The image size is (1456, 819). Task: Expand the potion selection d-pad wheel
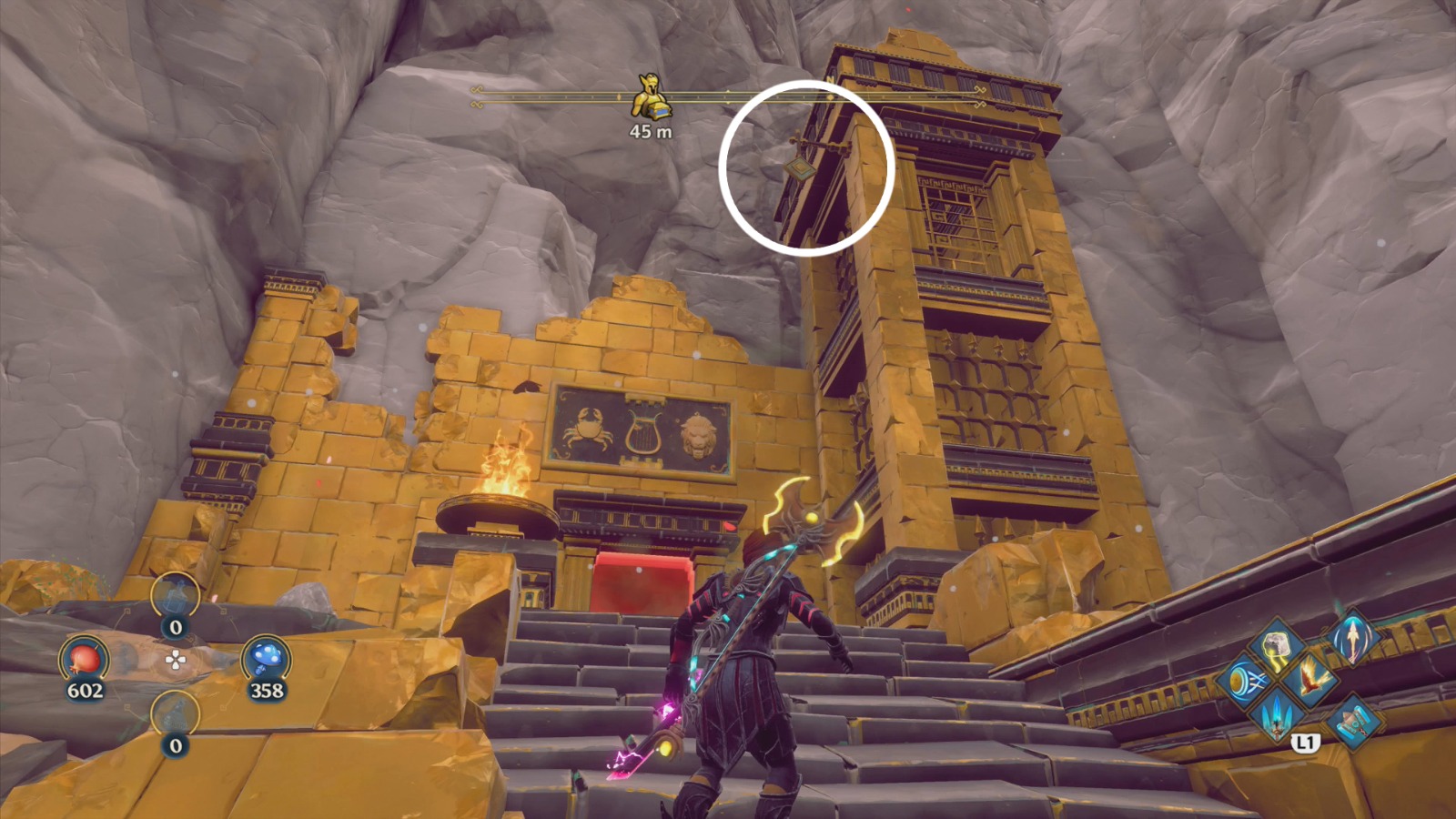176,661
